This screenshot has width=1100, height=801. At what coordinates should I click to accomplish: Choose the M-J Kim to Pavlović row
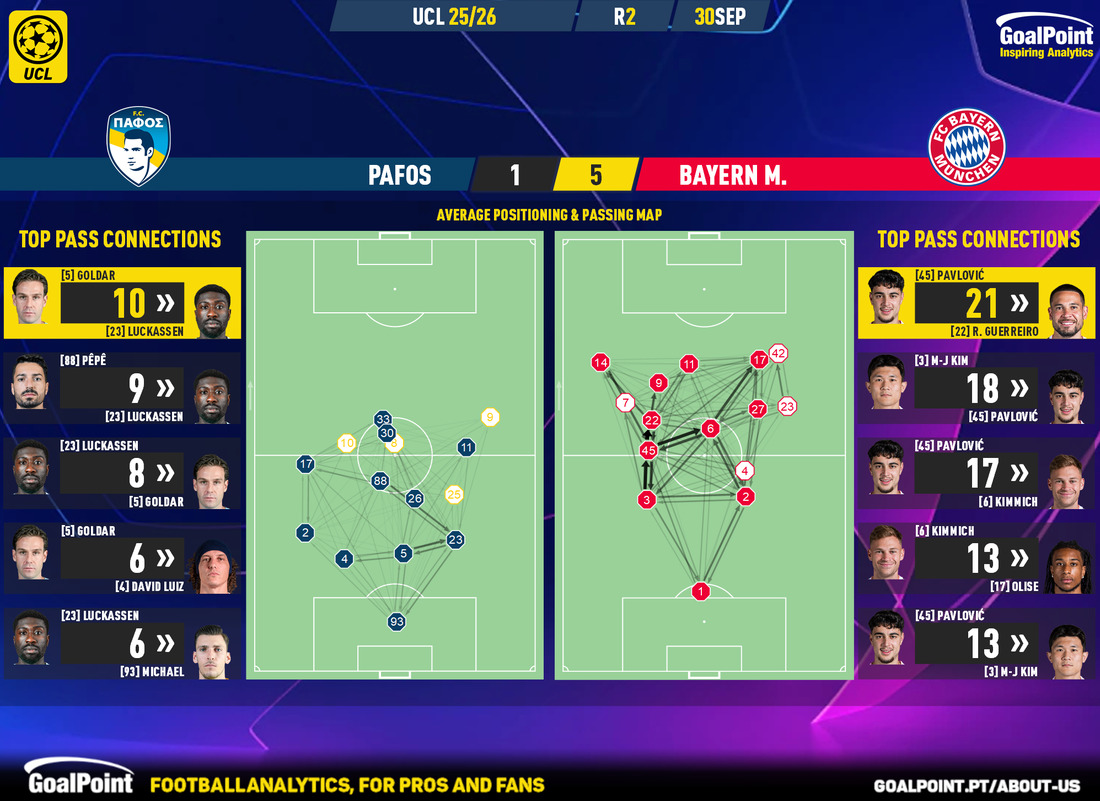[977, 388]
